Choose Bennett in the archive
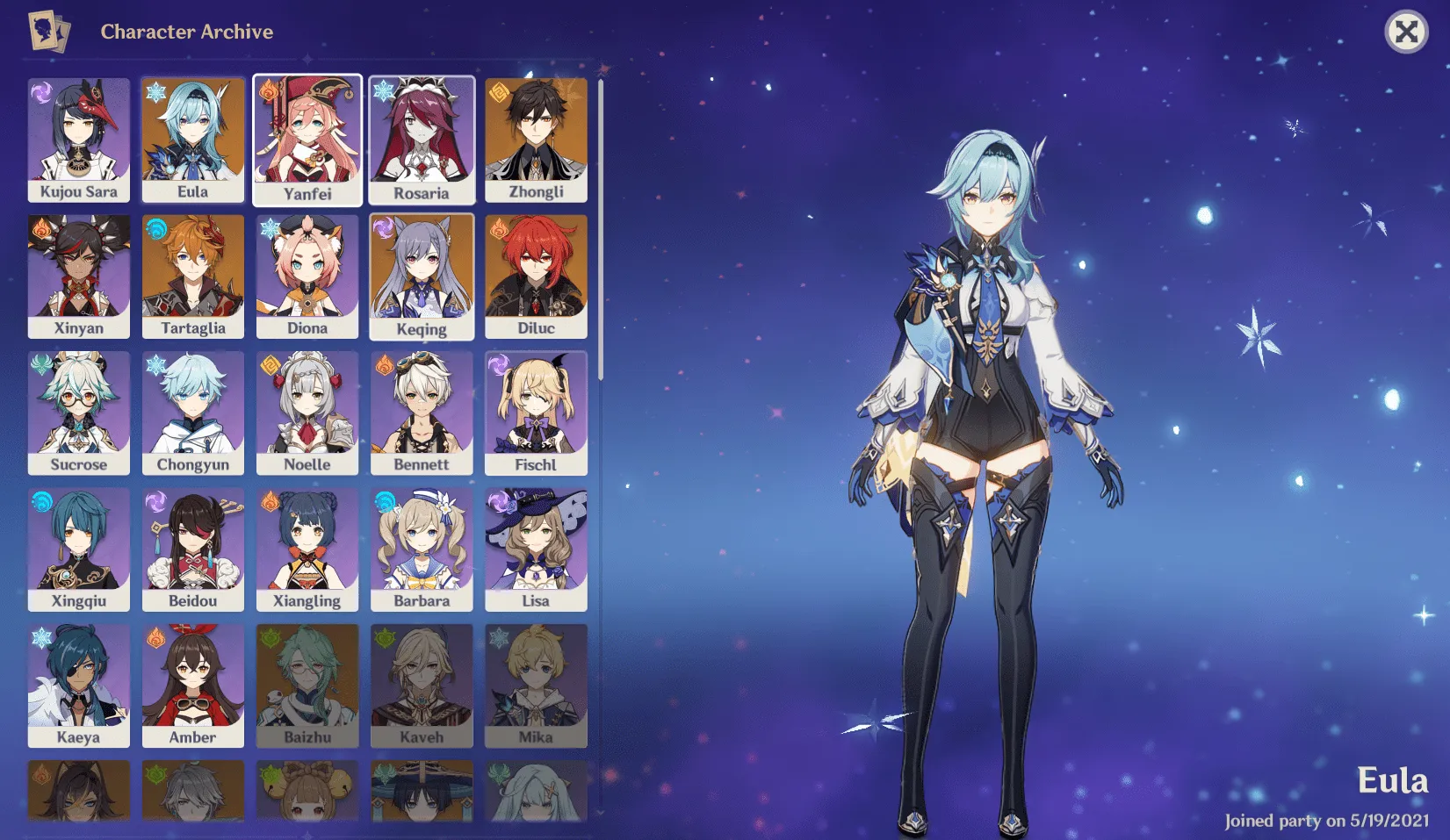Viewport: 1450px width, 840px height. click(422, 413)
